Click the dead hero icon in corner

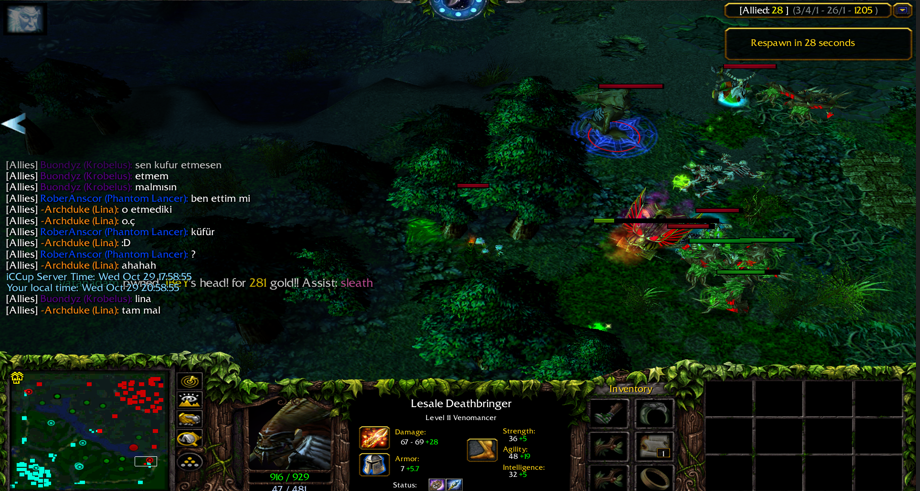tap(24, 19)
